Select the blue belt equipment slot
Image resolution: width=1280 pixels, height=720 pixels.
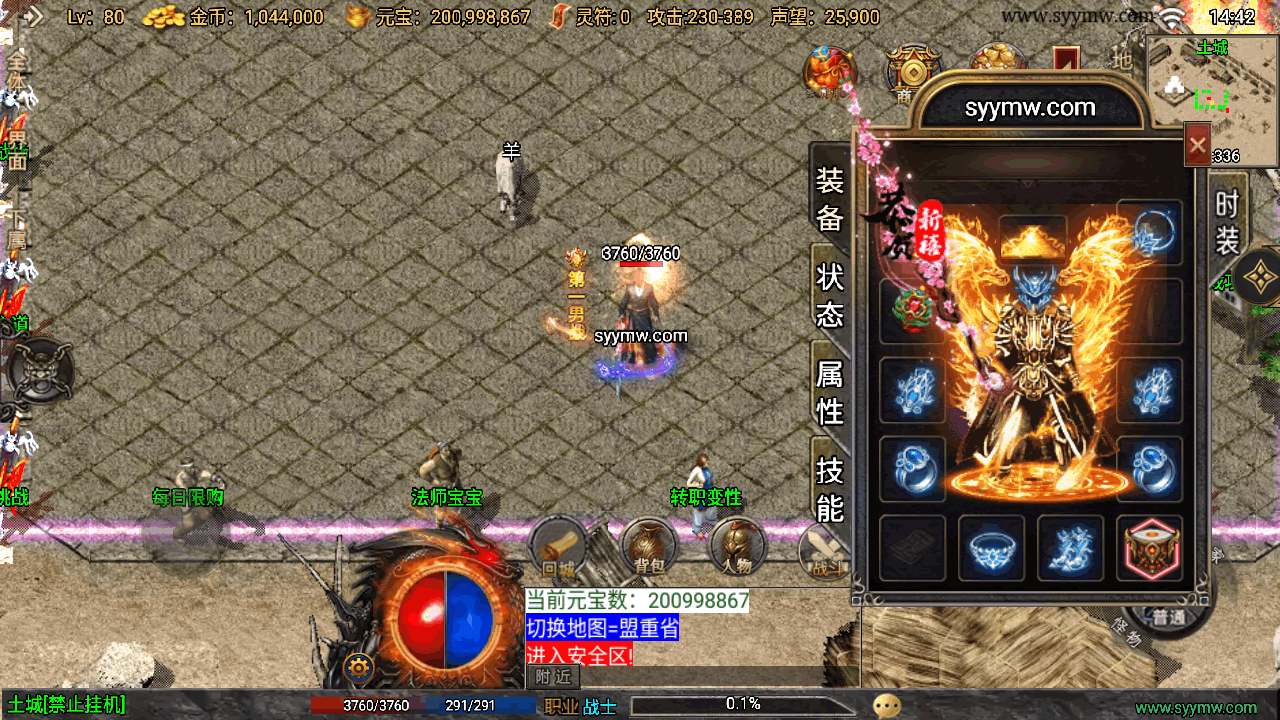(991, 548)
